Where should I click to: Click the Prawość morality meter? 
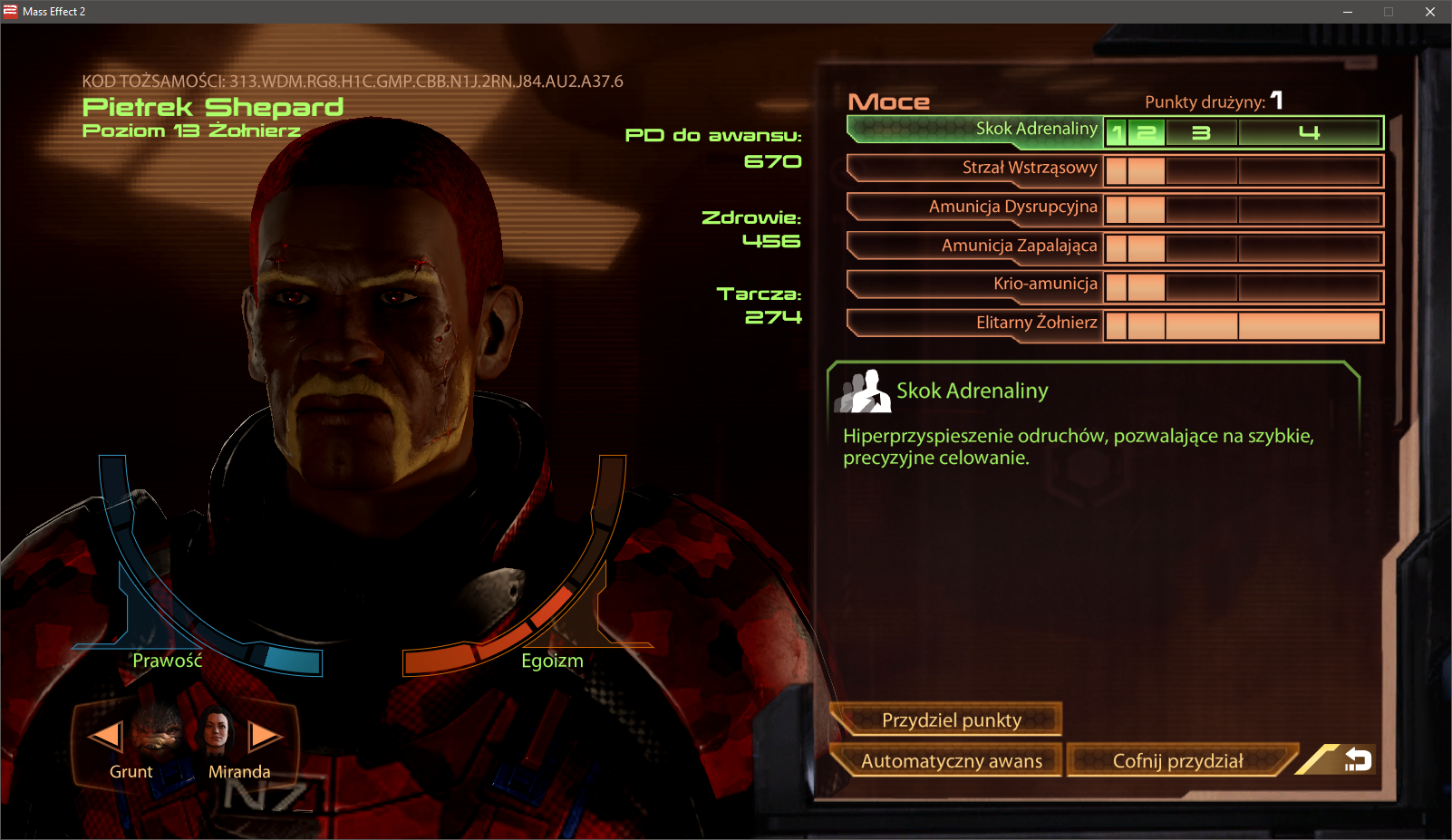tap(167, 661)
